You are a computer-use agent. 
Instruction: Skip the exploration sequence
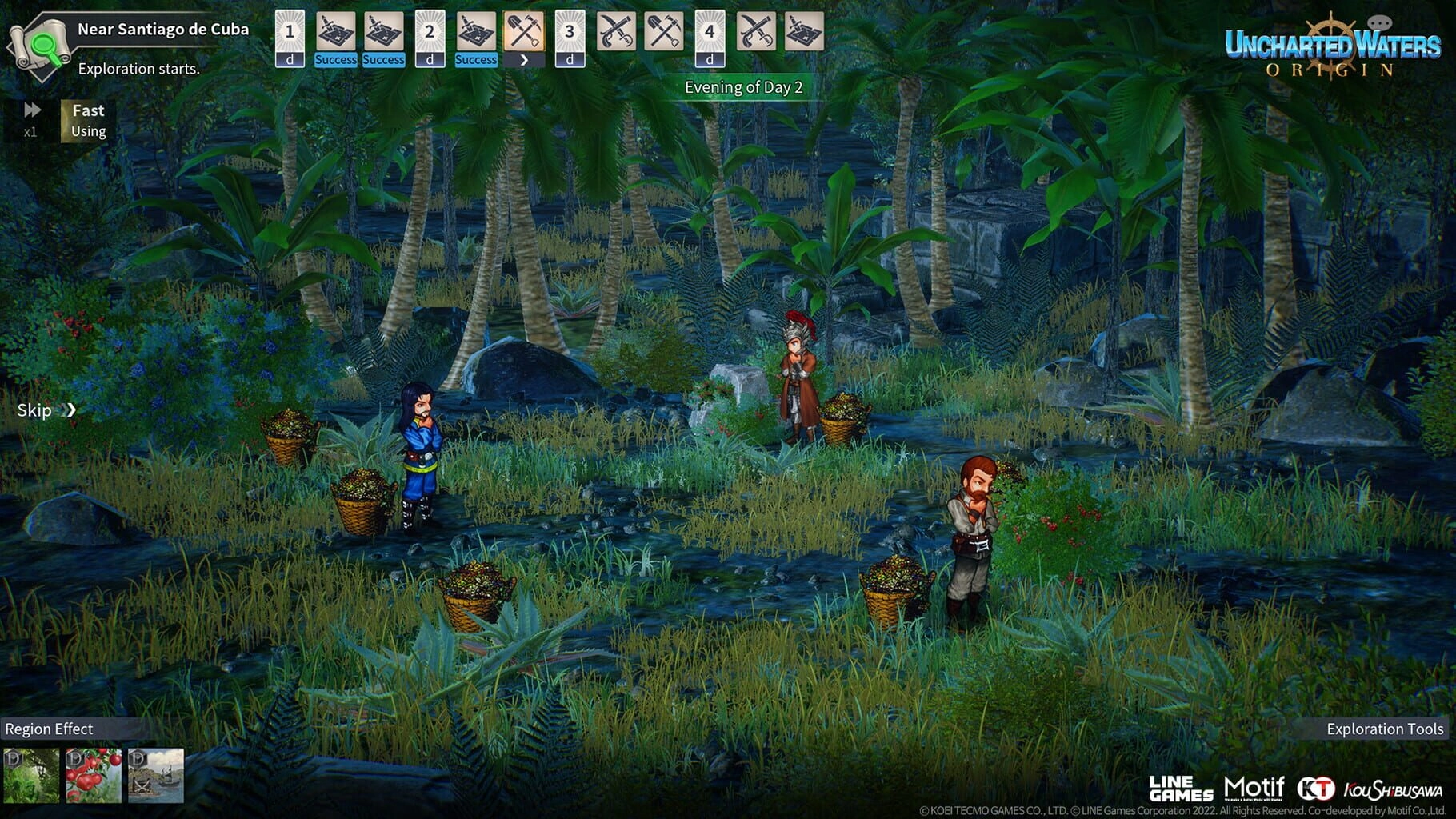tap(46, 410)
